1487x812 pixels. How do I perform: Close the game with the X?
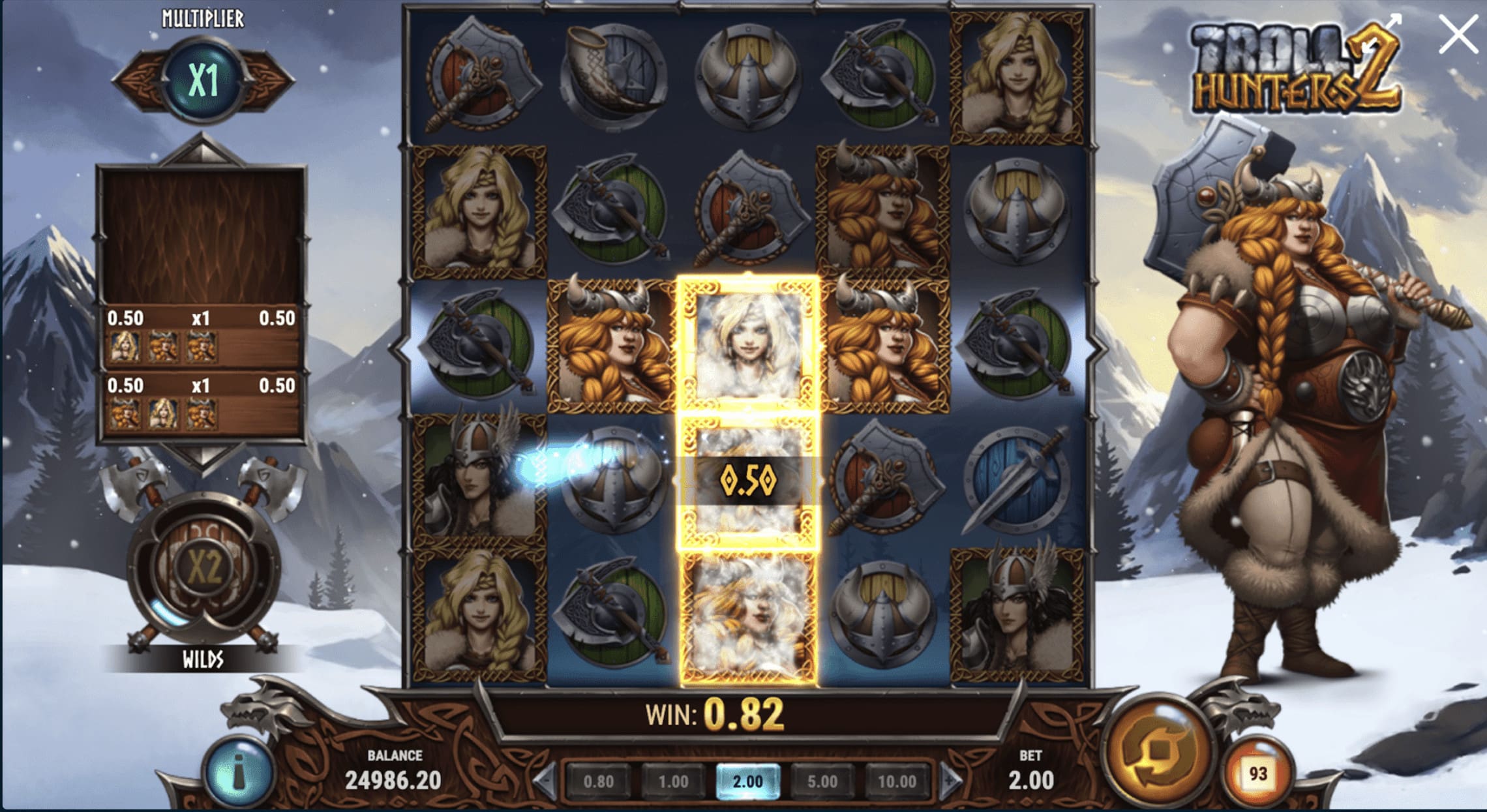[1458, 35]
